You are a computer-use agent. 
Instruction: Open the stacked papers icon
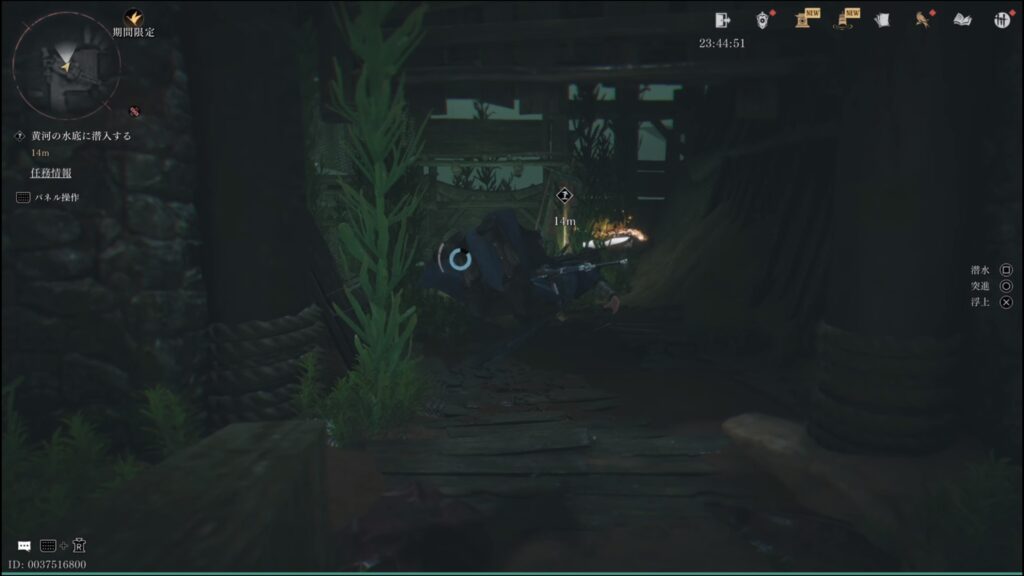tap(882, 19)
